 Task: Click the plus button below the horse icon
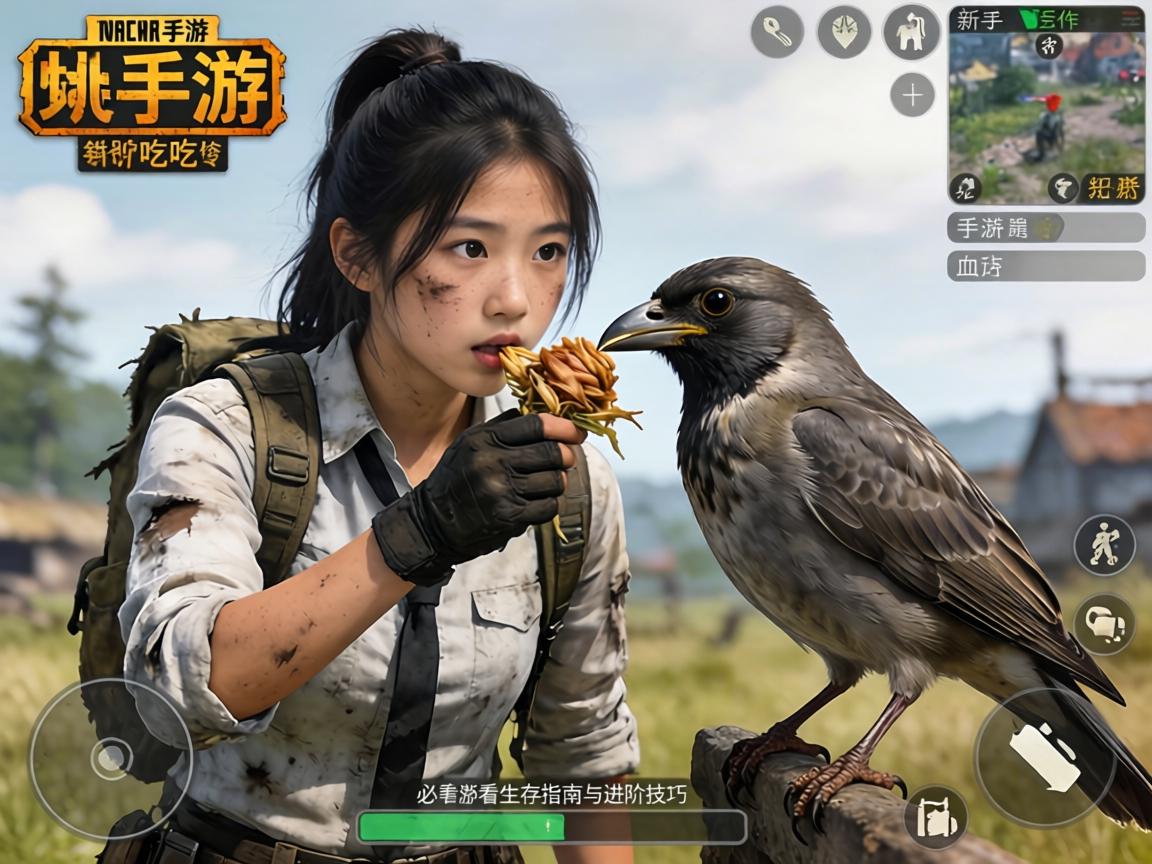click(912, 96)
